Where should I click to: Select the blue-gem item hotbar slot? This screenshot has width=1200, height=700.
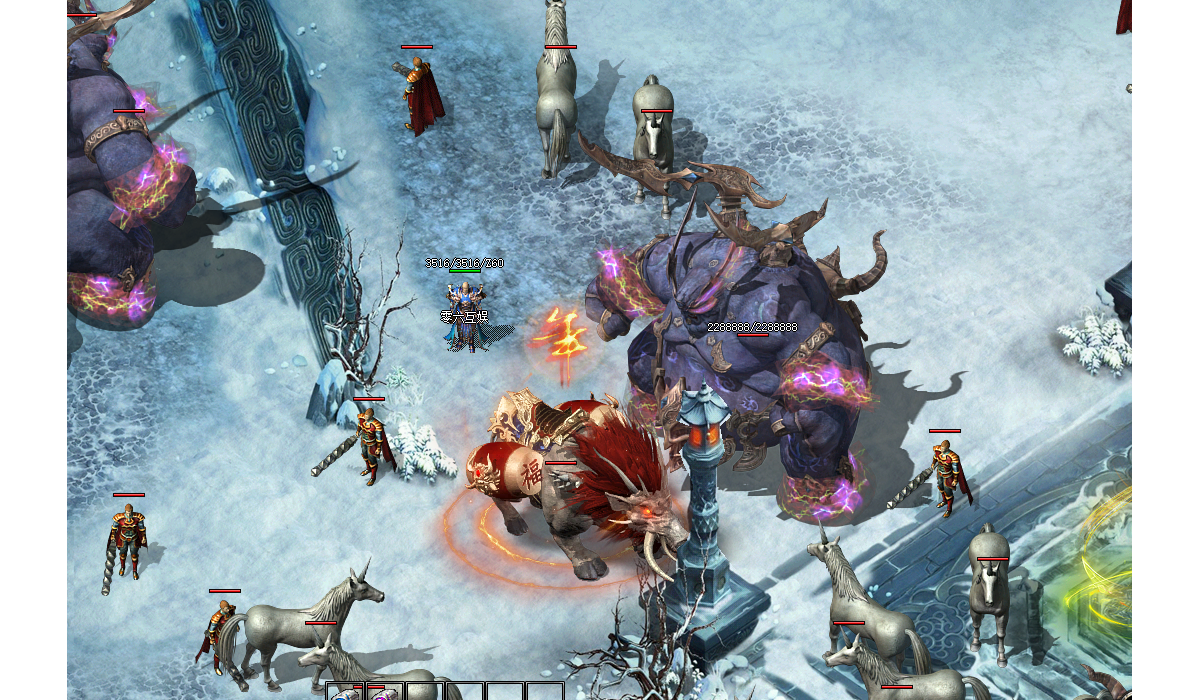pyautogui.click(x=346, y=693)
